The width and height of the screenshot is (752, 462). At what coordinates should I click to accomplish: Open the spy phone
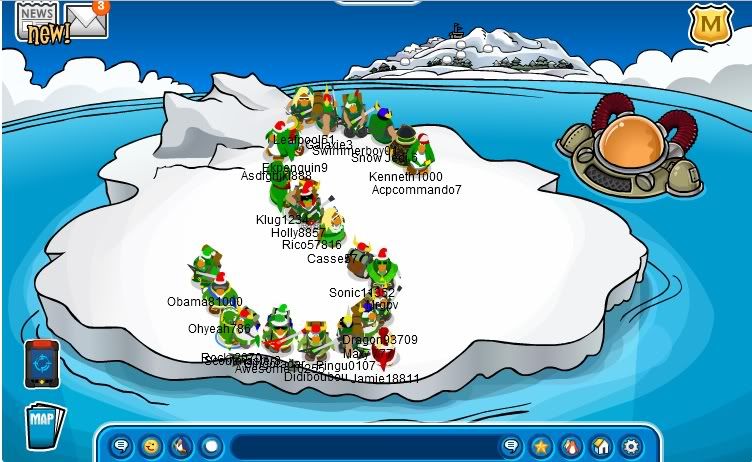(41, 363)
